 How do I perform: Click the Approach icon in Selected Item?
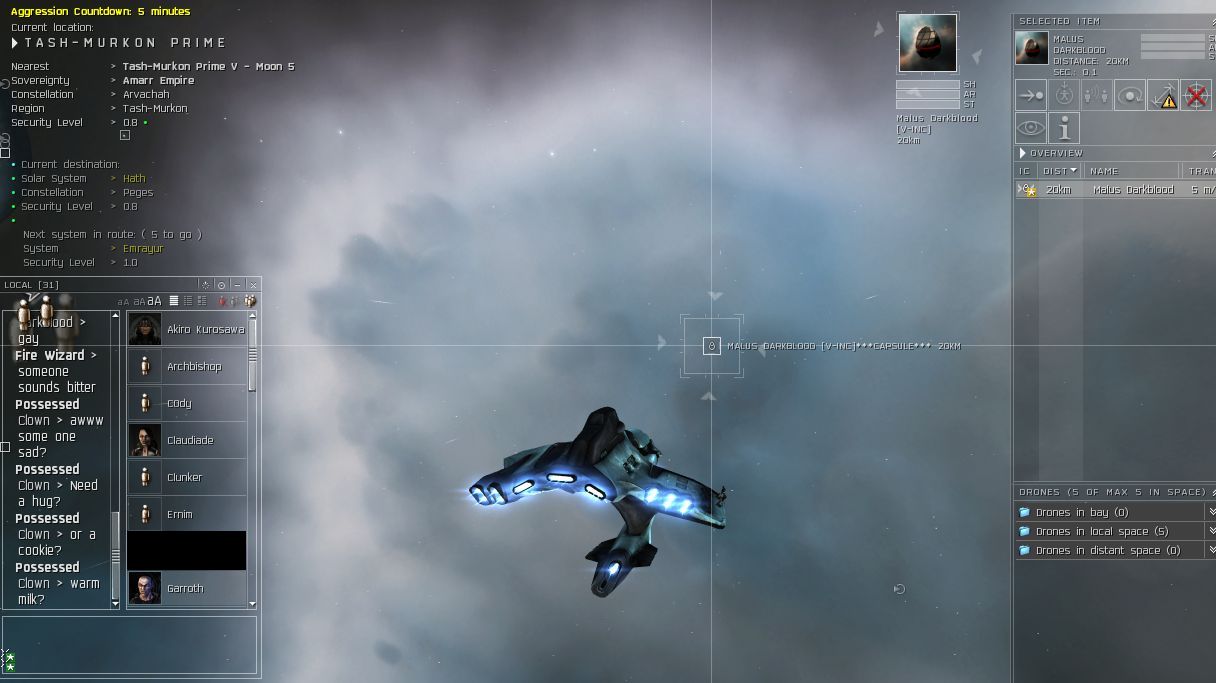[x=1031, y=95]
